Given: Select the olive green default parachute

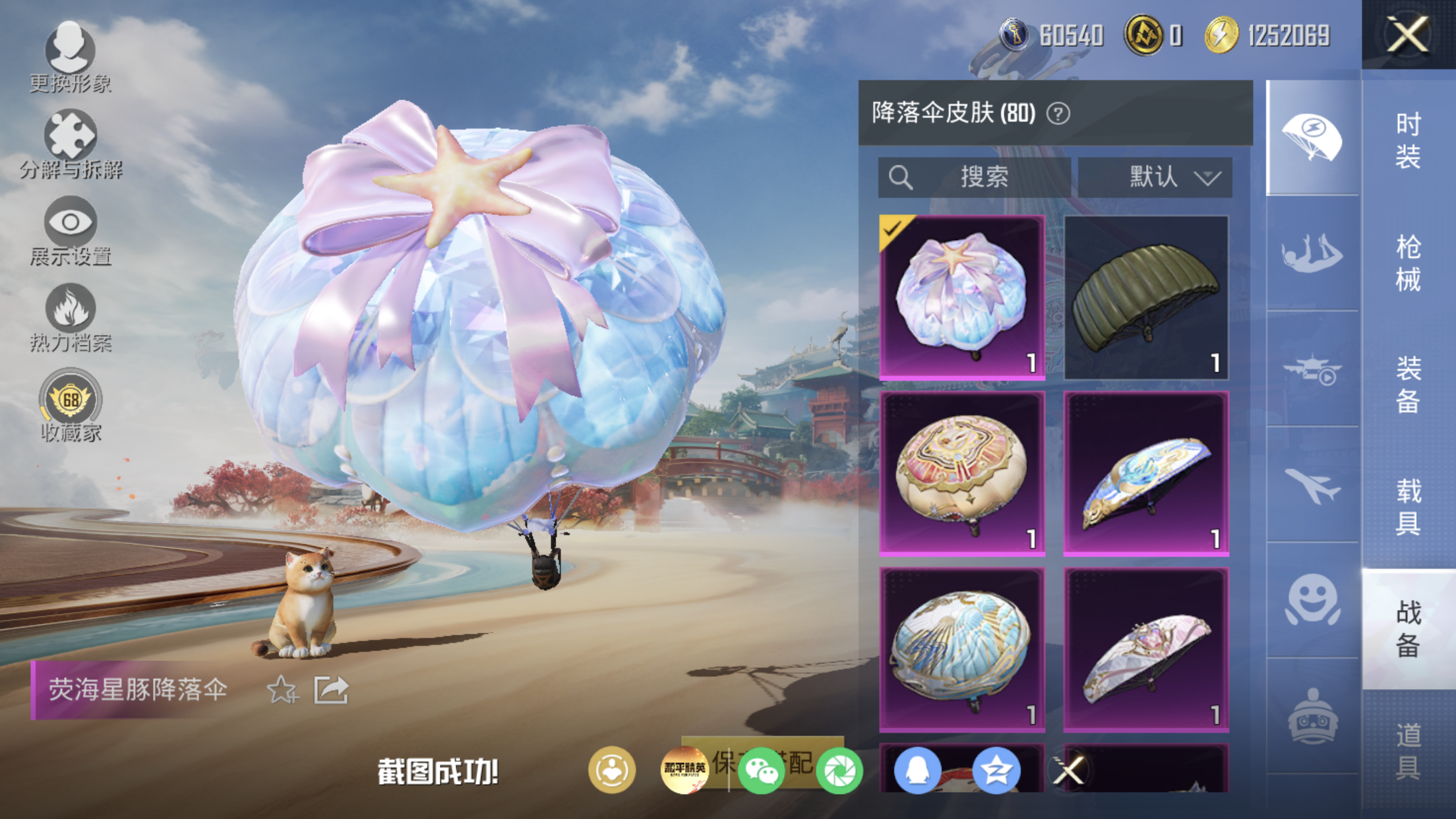Looking at the screenshot, I should (x=1146, y=297).
